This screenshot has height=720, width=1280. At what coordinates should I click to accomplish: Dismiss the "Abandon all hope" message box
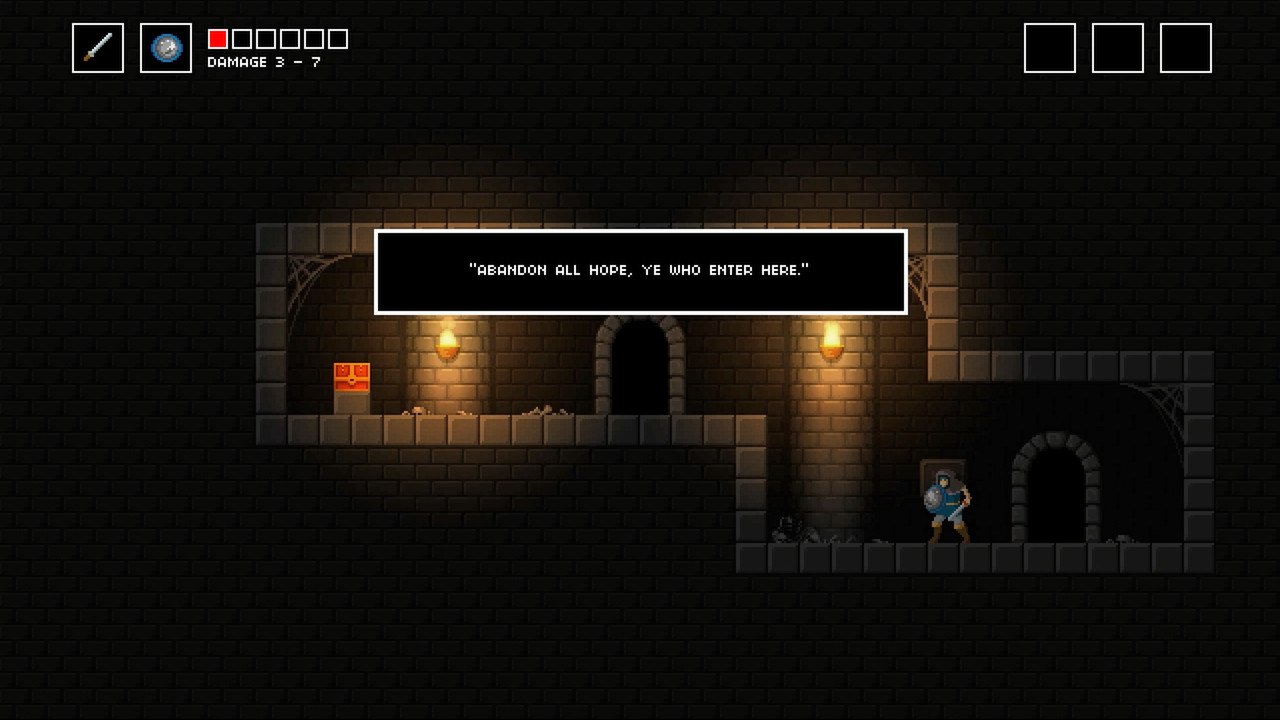pyautogui.click(x=640, y=271)
